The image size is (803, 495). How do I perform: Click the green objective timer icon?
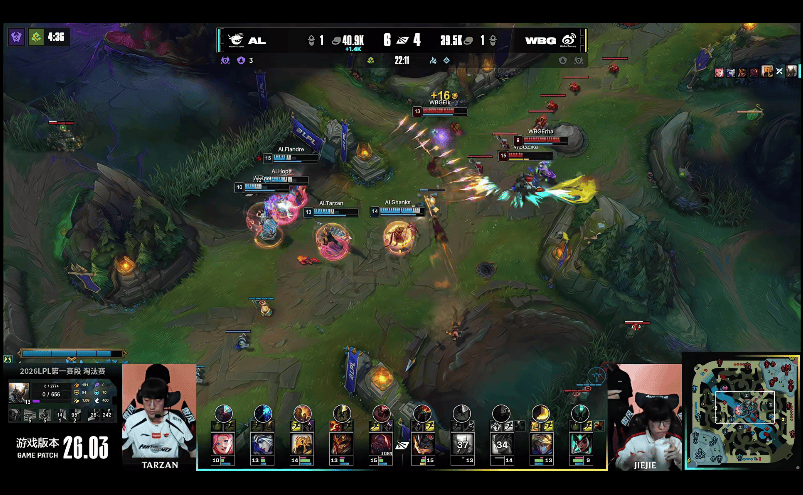(36, 37)
